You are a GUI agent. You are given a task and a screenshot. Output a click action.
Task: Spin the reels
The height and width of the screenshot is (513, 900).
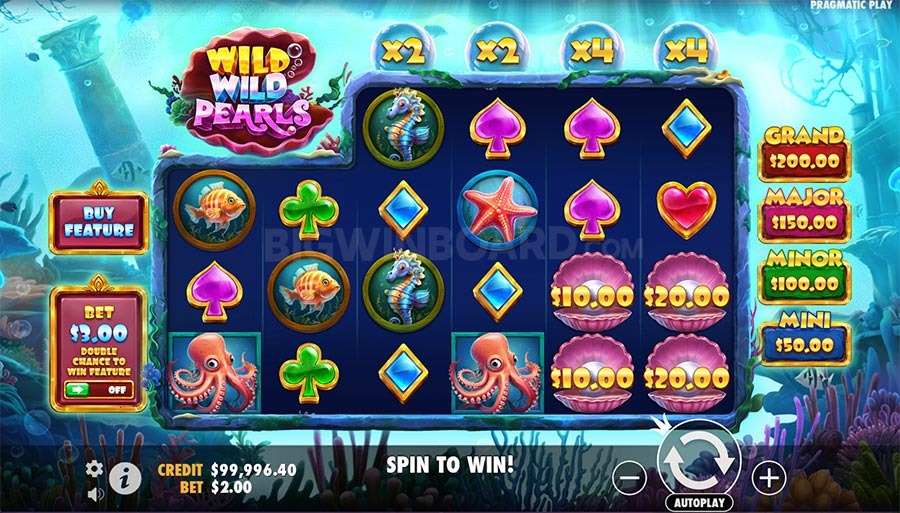697,461
